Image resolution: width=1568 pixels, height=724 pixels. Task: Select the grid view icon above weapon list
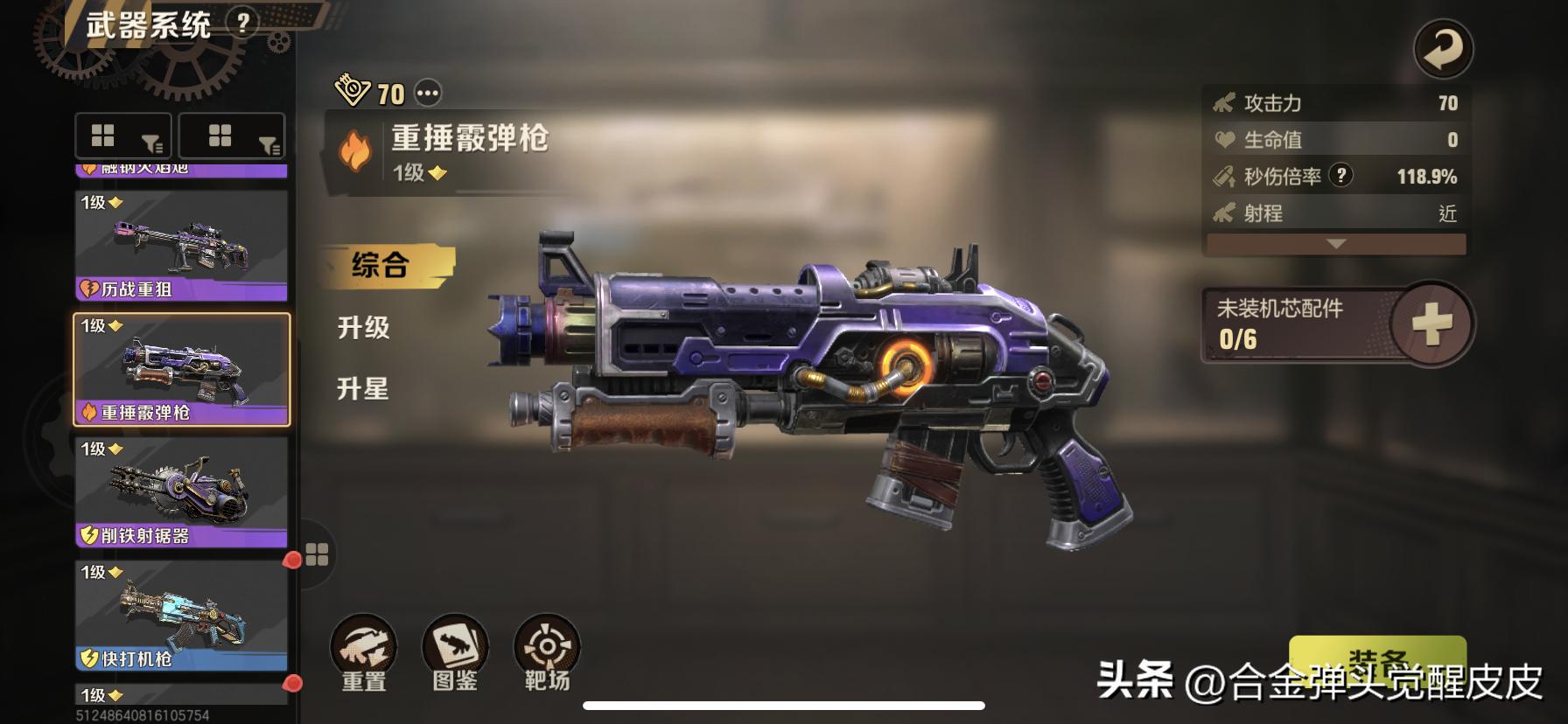click(x=103, y=136)
